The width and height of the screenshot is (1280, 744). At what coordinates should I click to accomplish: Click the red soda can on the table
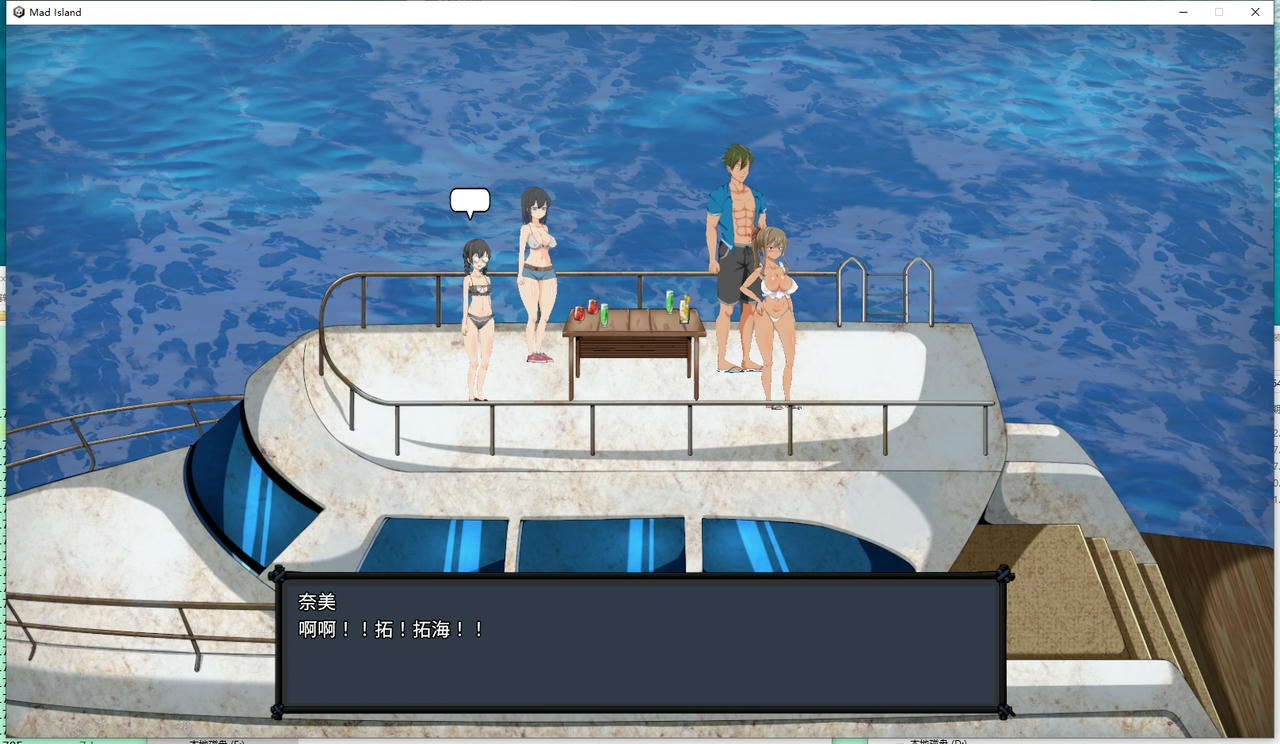(x=594, y=309)
